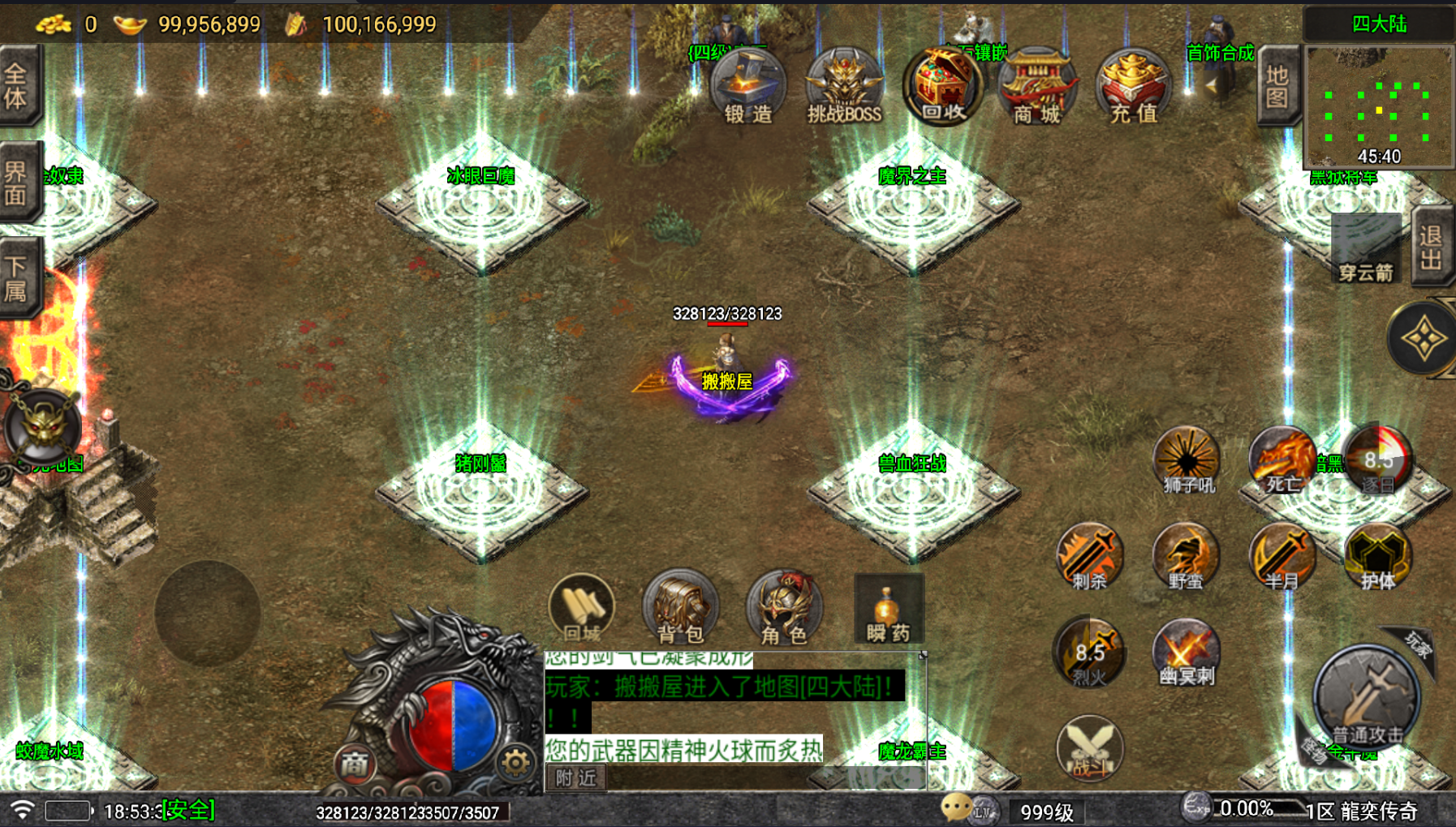This screenshot has height=827, width=1456.
Task: Click the minimap in the corner
Action: coord(1378,107)
